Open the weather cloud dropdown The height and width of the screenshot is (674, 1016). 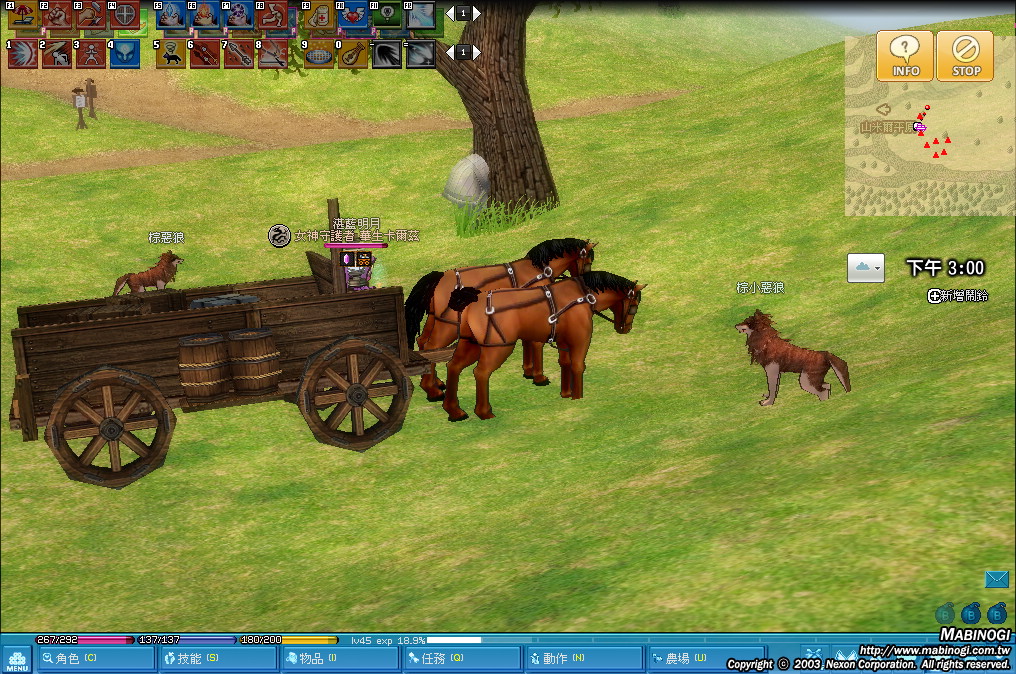coord(865,268)
